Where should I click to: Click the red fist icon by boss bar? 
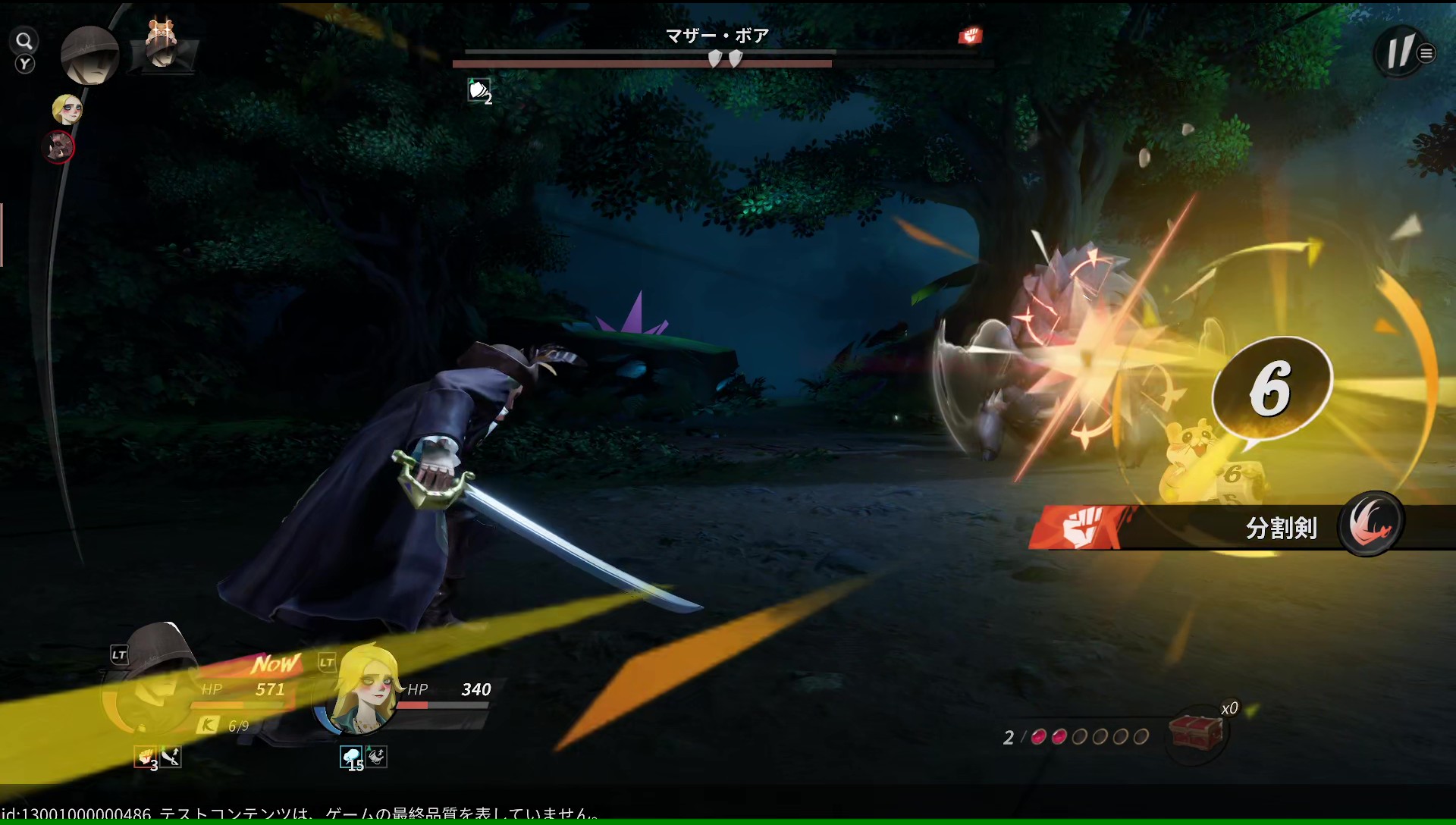pyautogui.click(x=970, y=36)
